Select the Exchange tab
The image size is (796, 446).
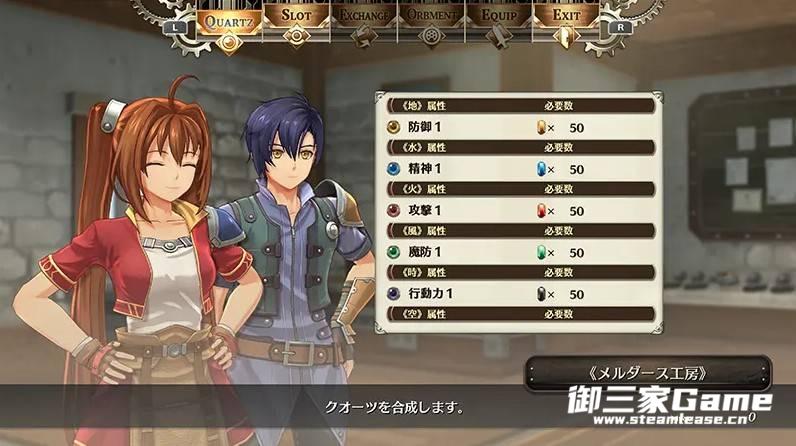pos(364,18)
